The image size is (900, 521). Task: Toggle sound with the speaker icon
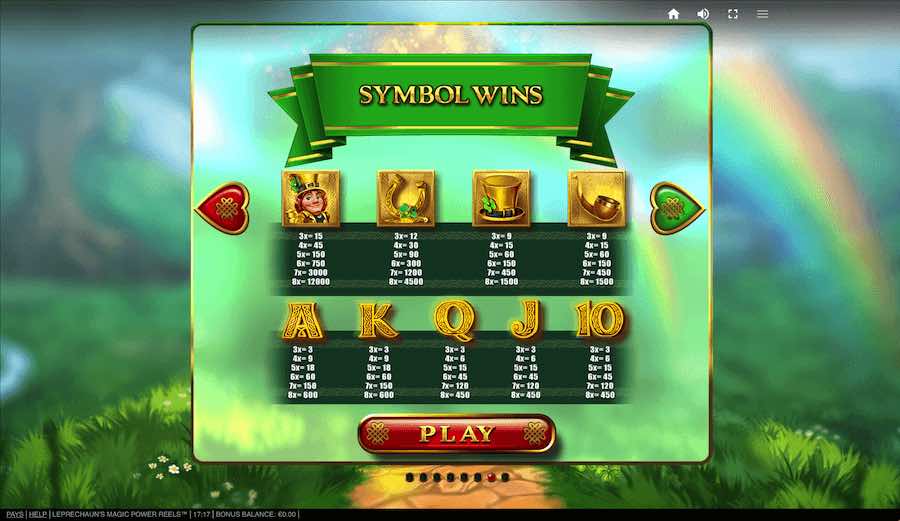click(703, 14)
